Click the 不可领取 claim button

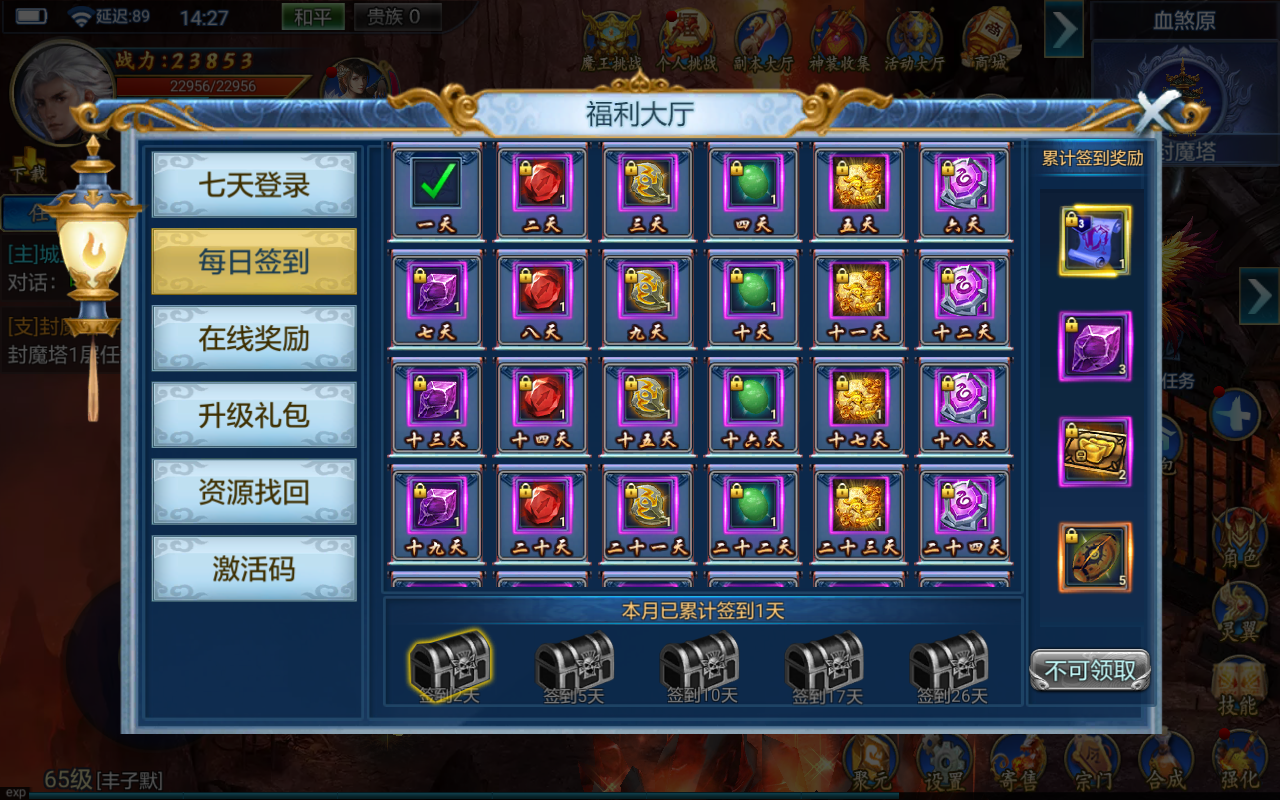1089,670
